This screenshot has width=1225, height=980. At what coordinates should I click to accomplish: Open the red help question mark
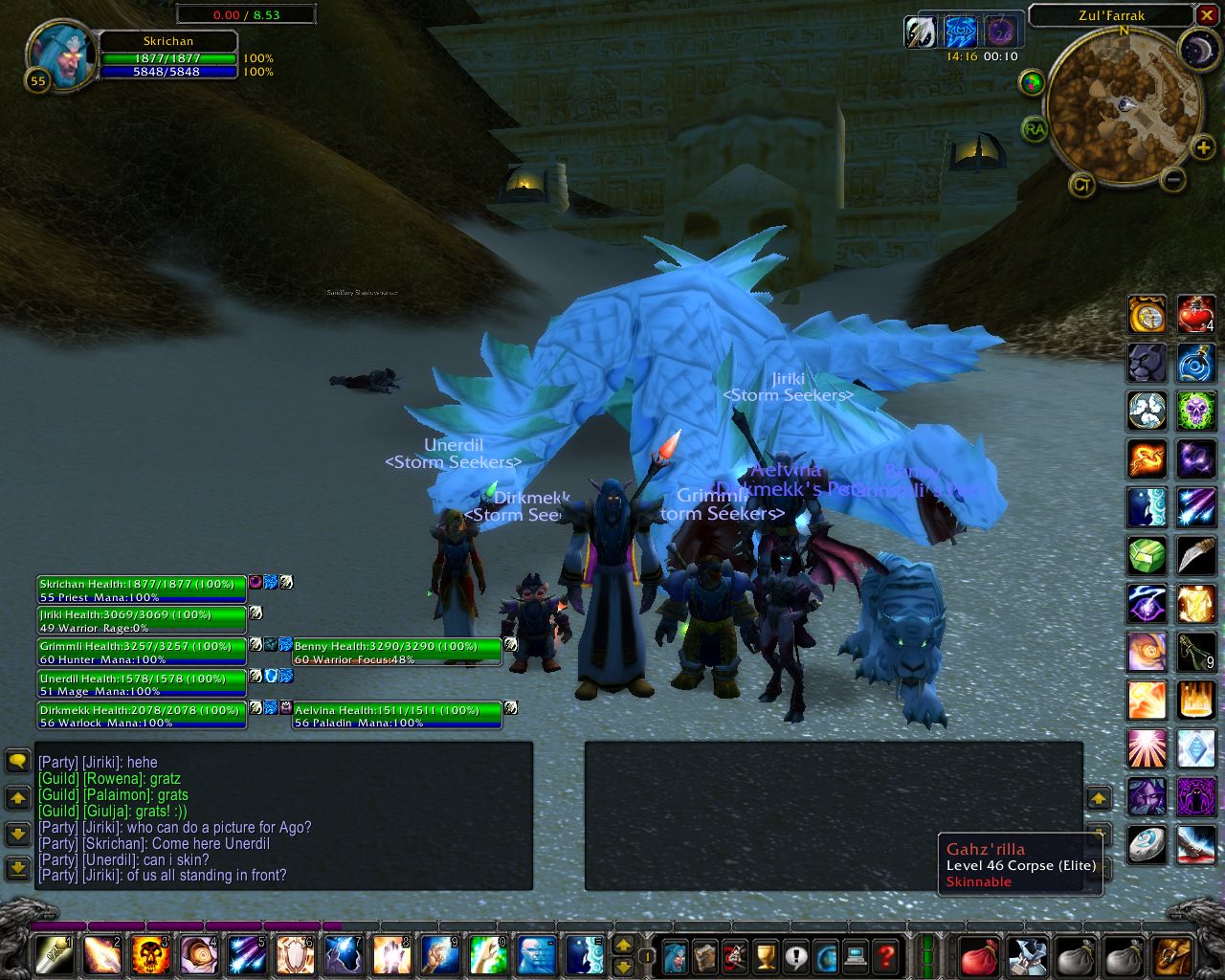pos(886,955)
